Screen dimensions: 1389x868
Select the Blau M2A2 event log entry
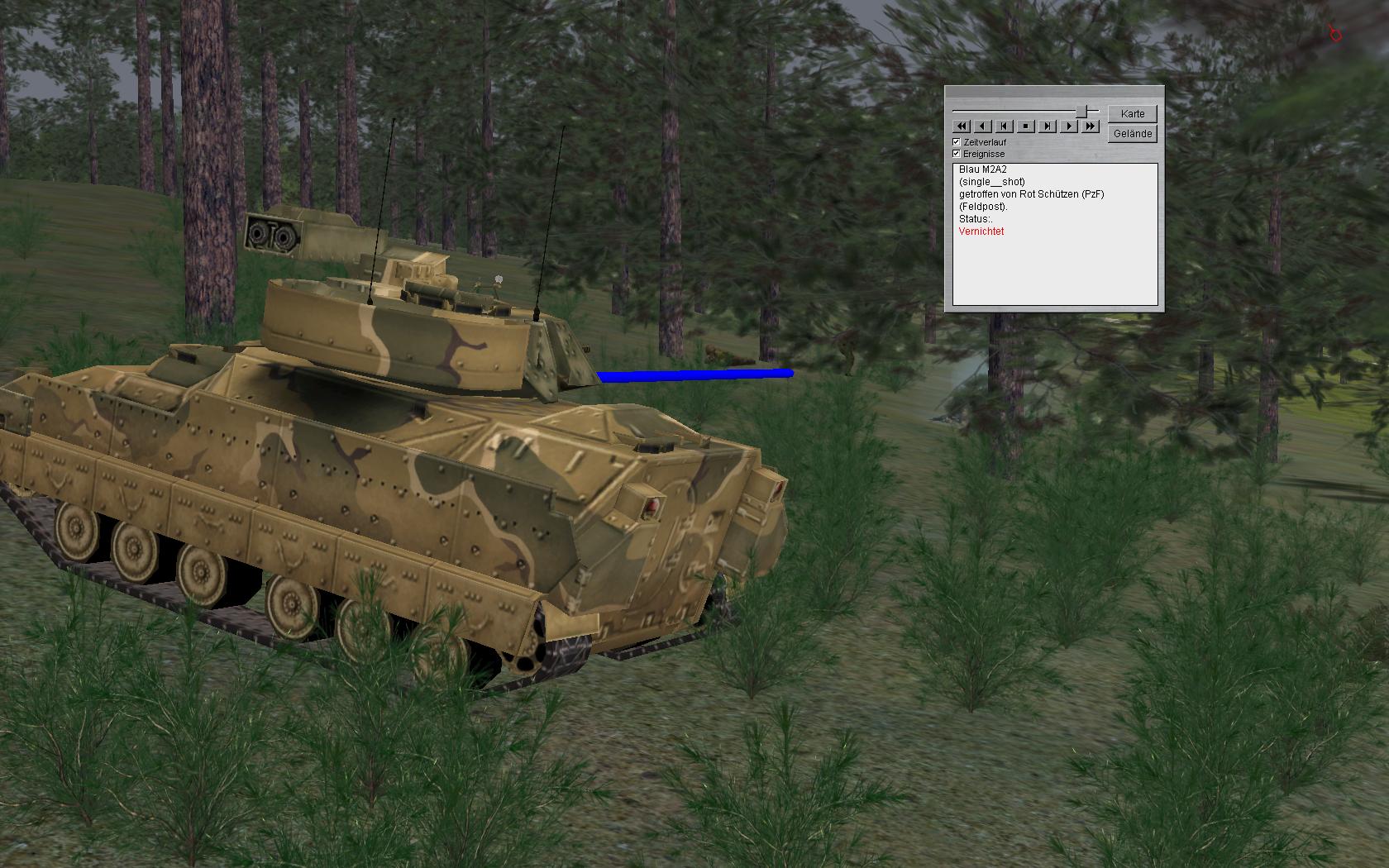[x=982, y=169]
